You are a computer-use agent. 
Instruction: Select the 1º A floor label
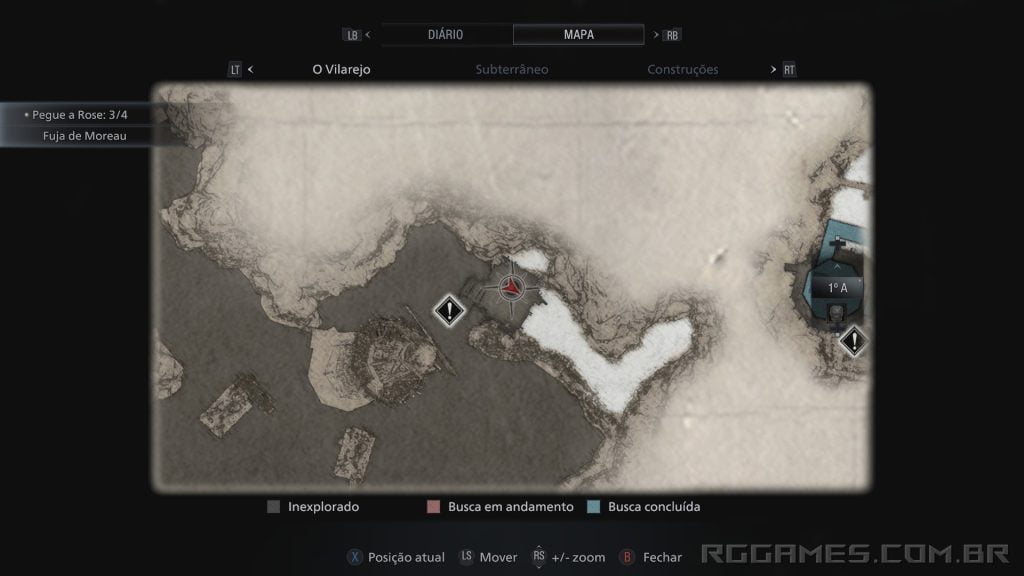click(x=837, y=288)
